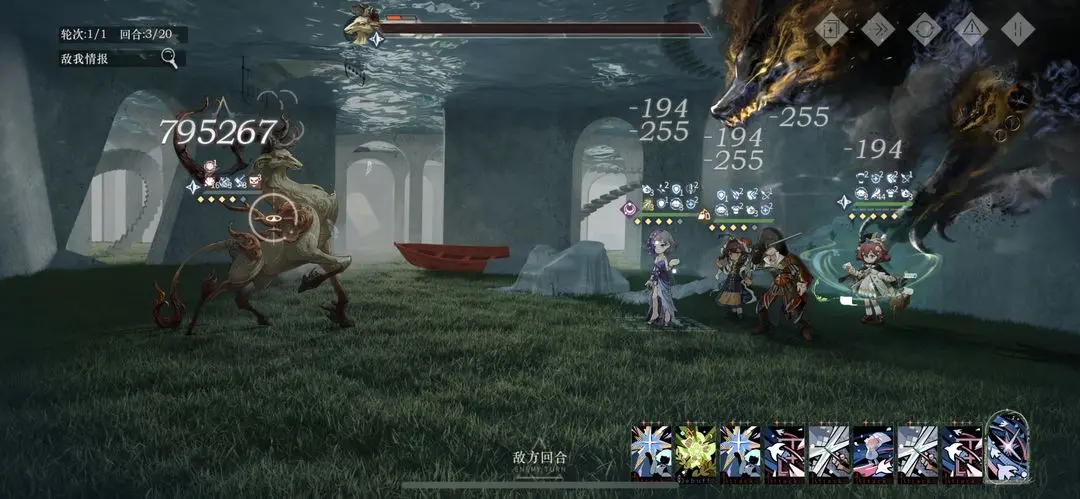Image resolution: width=1080 pixels, height=499 pixels.
Task: Toggle battle speed with the double-arrow icon
Action: [877, 29]
